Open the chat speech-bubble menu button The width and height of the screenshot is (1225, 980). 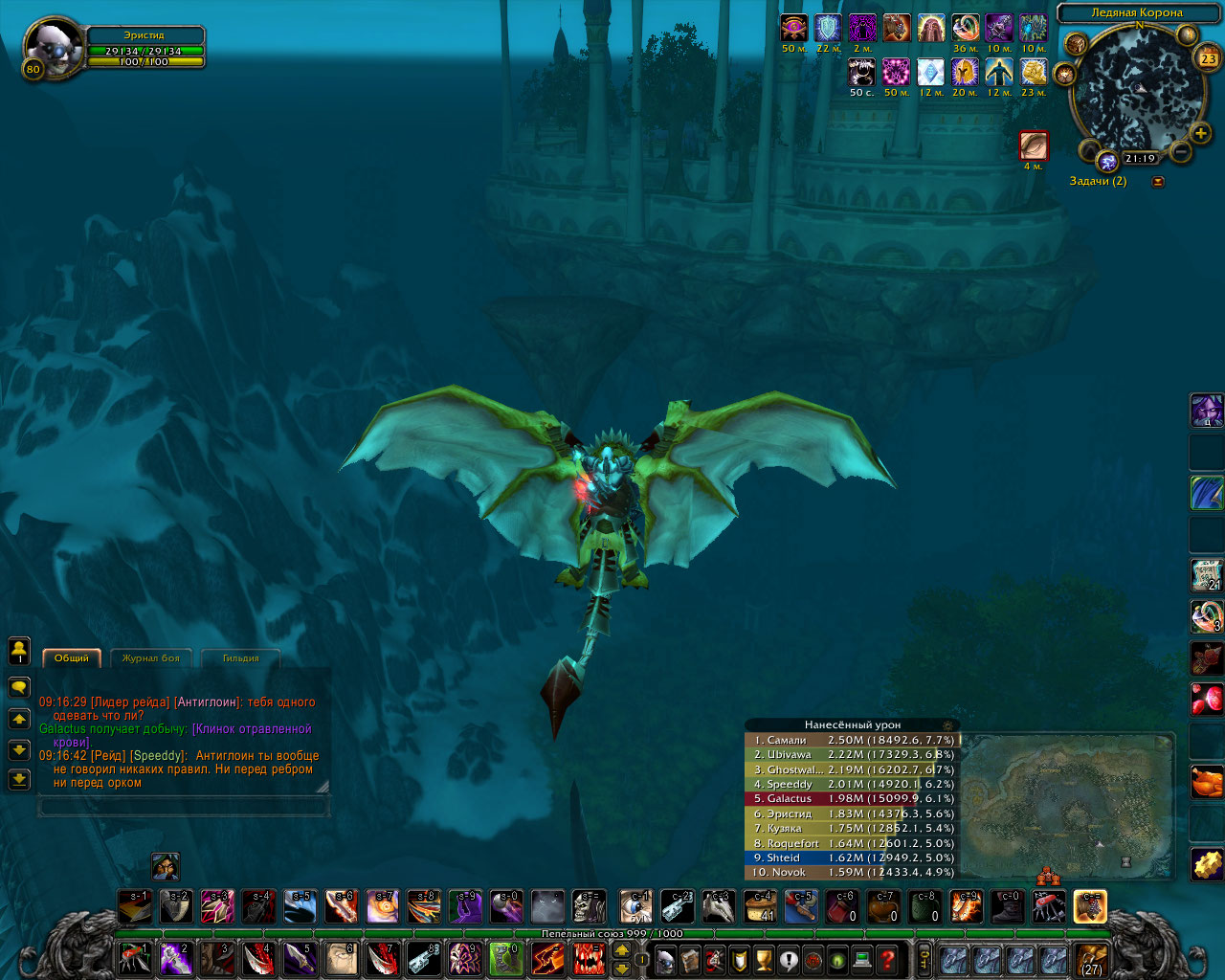click(18, 687)
